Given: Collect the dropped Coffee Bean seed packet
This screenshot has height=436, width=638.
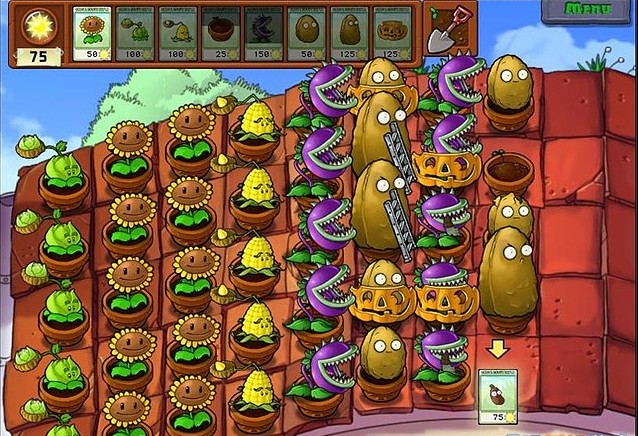Looking at the screenshot, I should point(498,394).
